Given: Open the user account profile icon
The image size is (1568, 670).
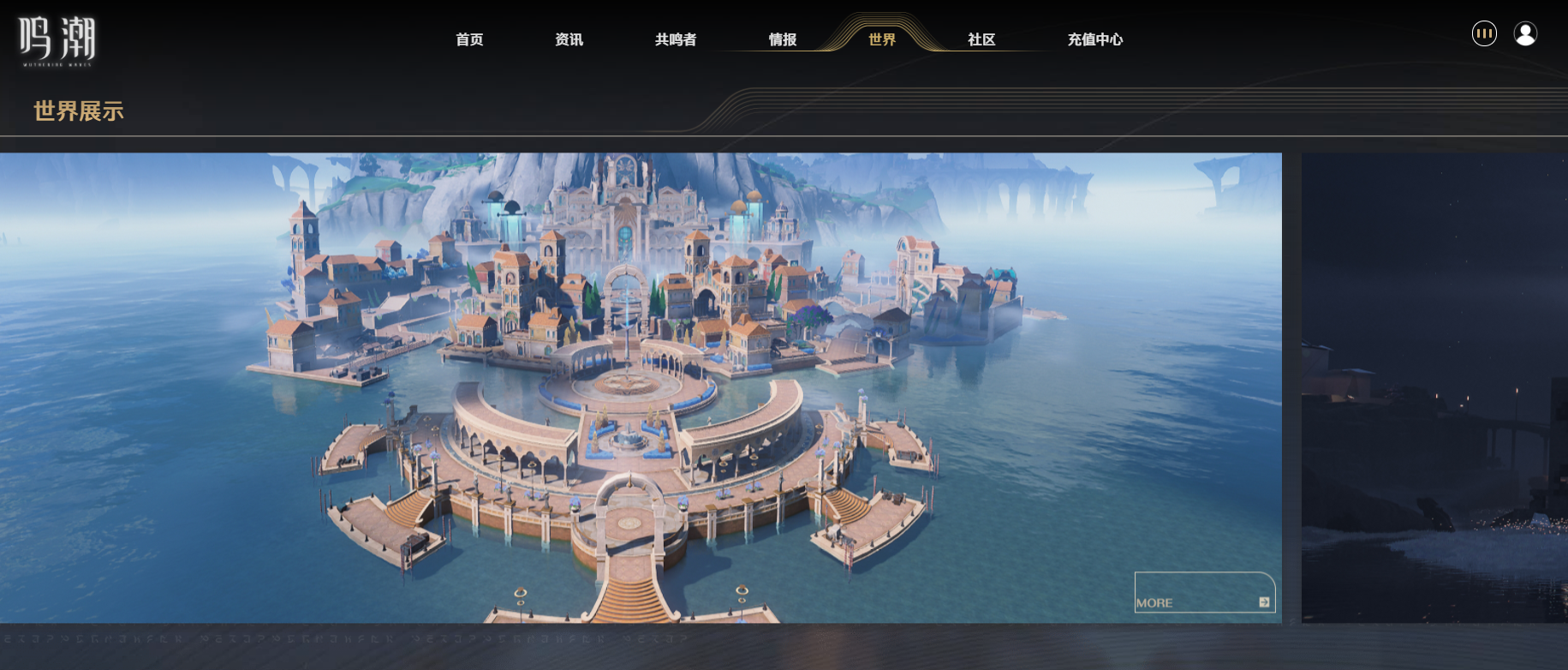Looking at the screenshot, I should (x=1525, y=33).
